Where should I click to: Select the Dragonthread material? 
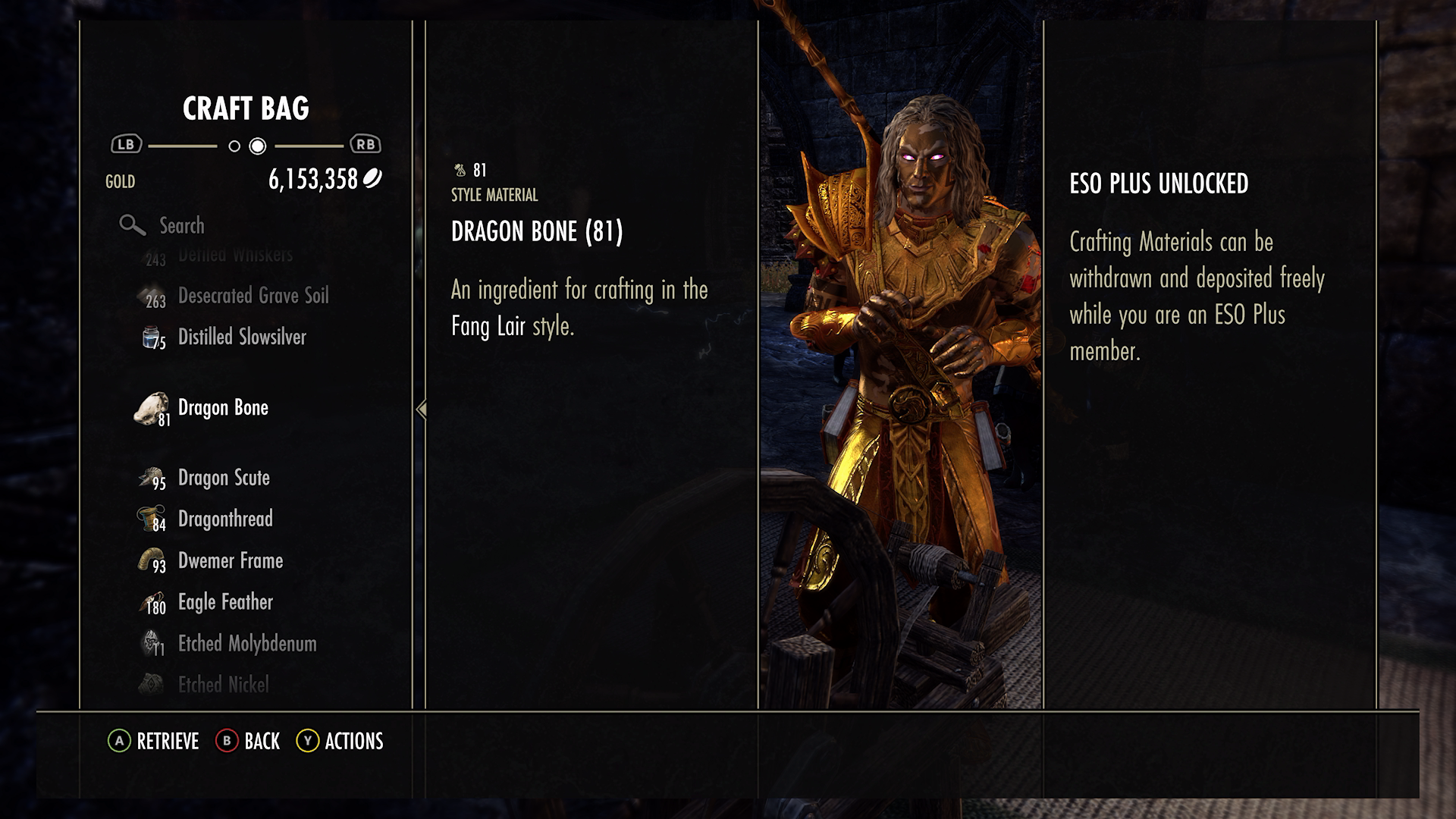coord(225,519)
